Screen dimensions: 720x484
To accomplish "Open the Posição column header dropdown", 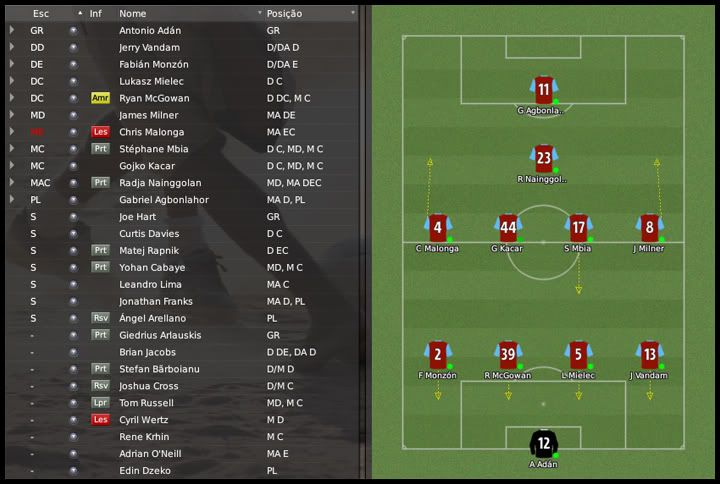I will [x=353, y=13].
